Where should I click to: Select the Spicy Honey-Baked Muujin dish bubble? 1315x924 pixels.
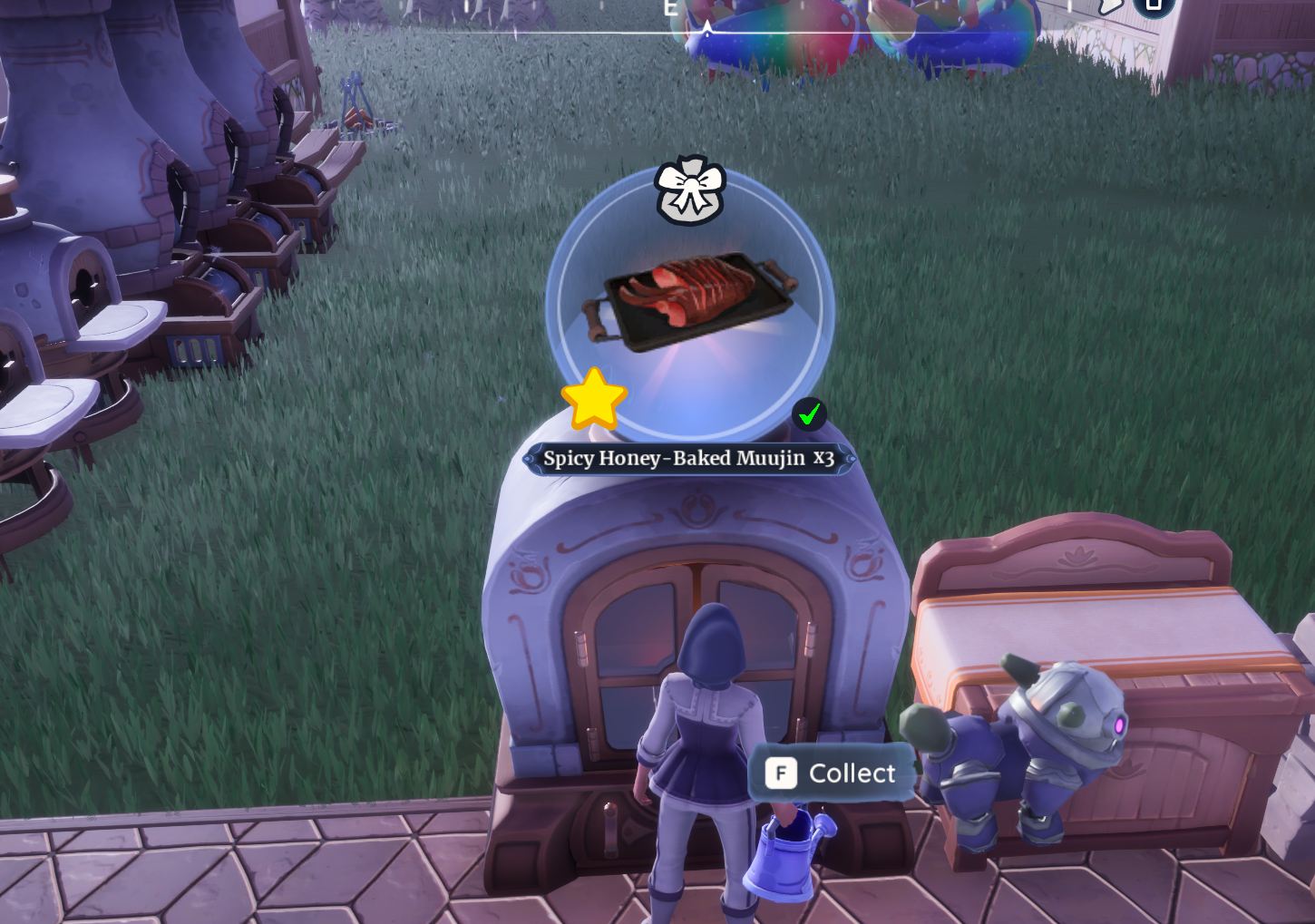(x=689, y=304)
